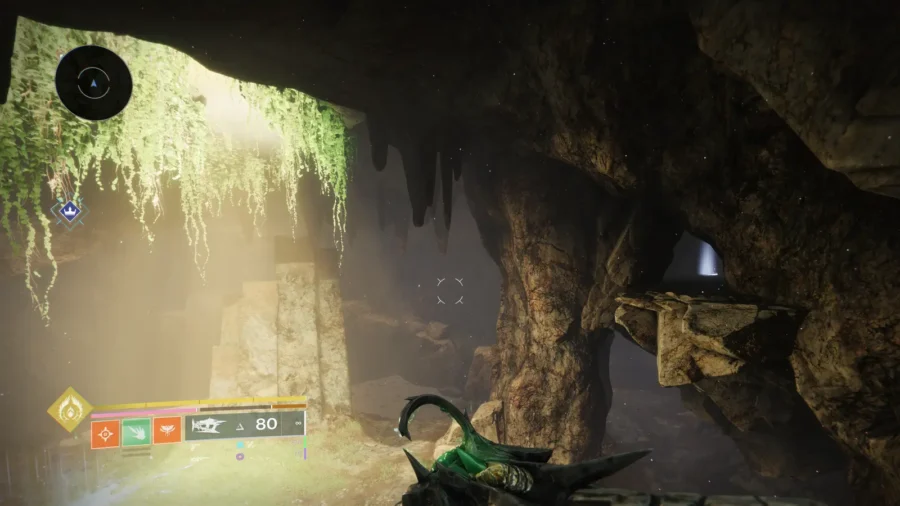Activate the orange winged class ability icon
Image resolution: width=900 pixels, height=506 pixels.
pyautogui.click(x=167, y=432)
